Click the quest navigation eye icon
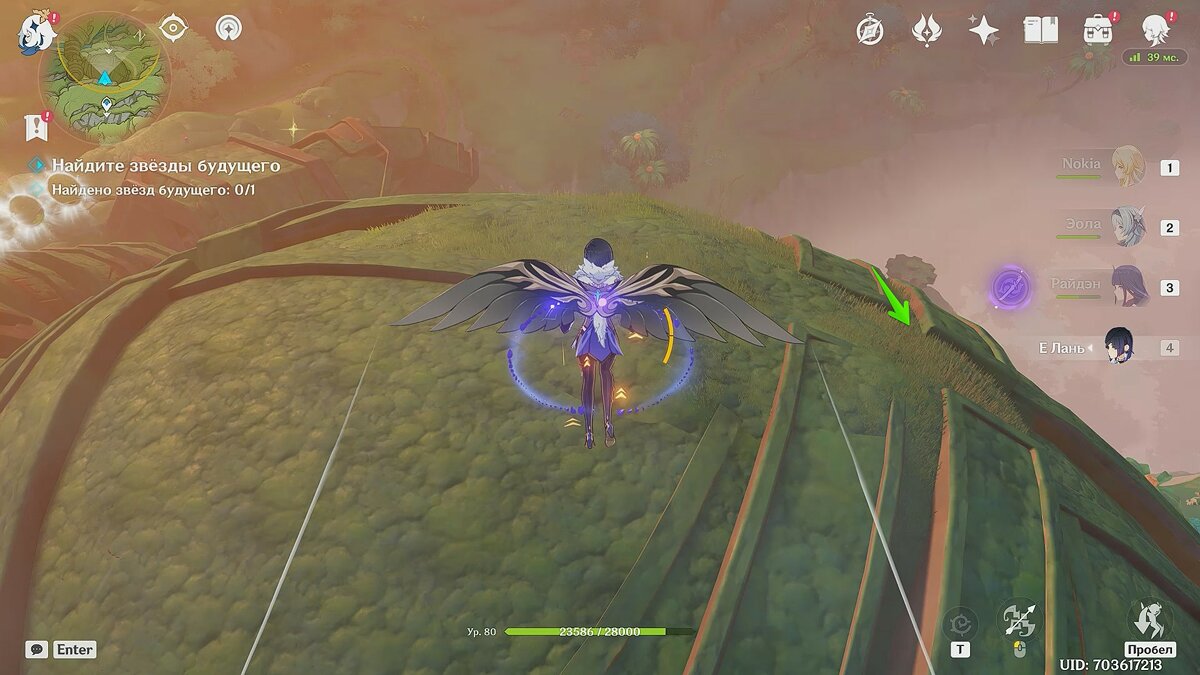Image resolution: width=1200 pixels, height=675 pixels. [x=174, y=29]
